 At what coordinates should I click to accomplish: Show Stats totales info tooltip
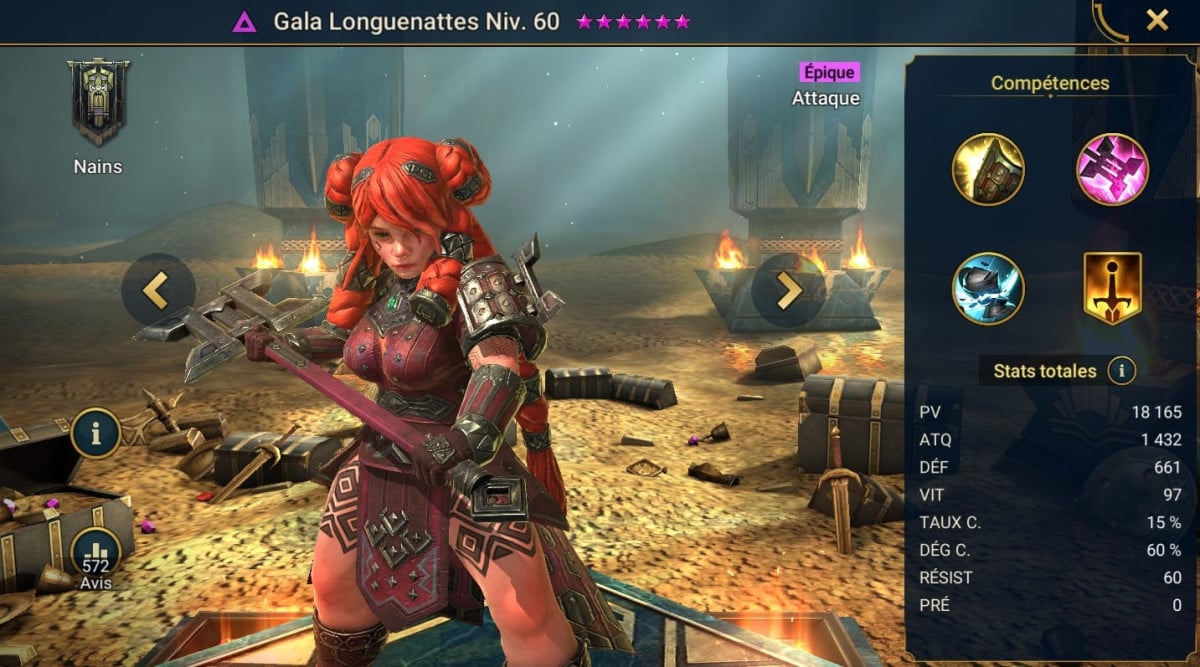pyautogui.click(x=1121, y=371)
